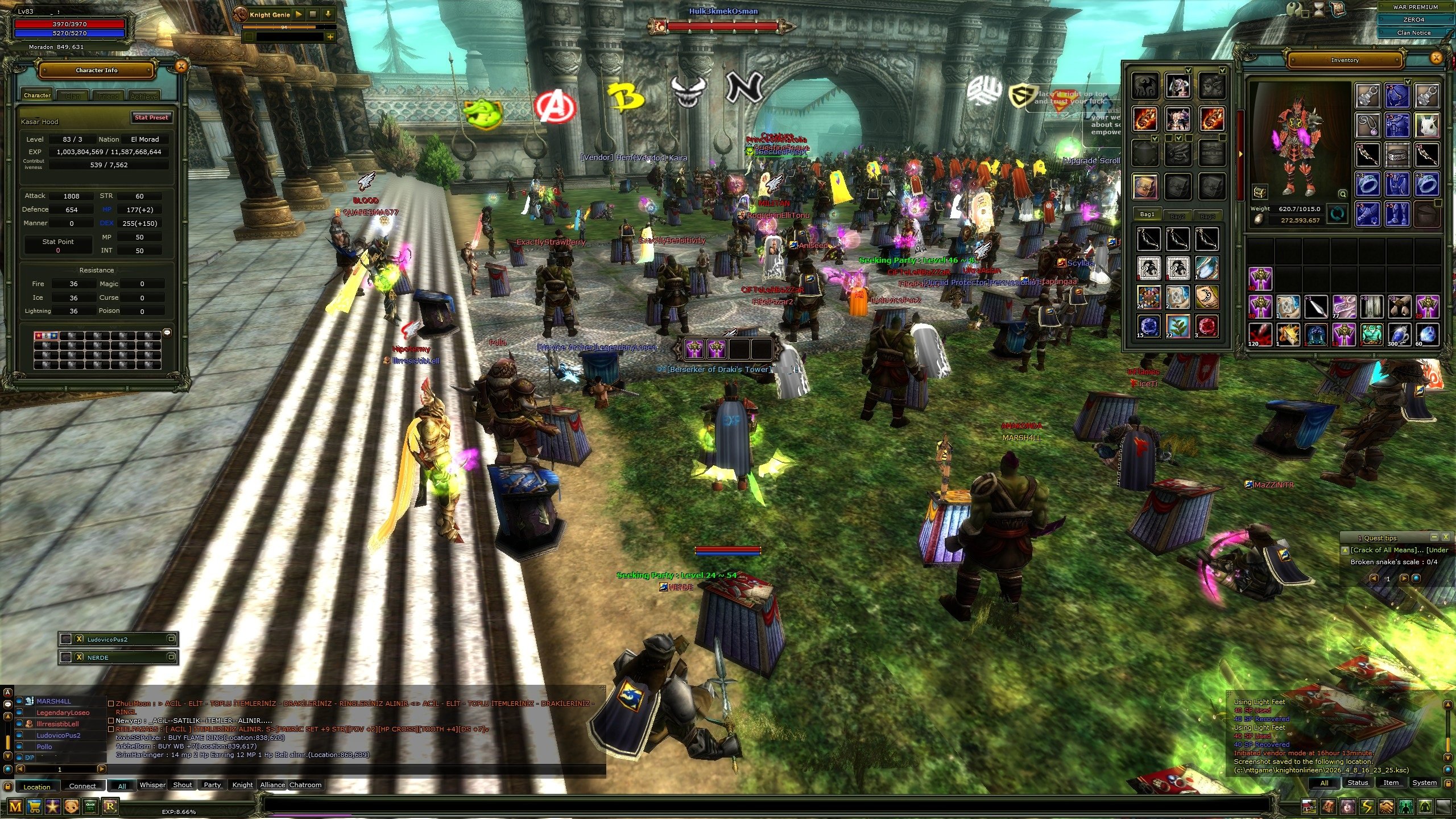Viewport: 1456px width, 819px height.
Task: Select the green herb item in Bag1
Action: tap(1177, 326)
